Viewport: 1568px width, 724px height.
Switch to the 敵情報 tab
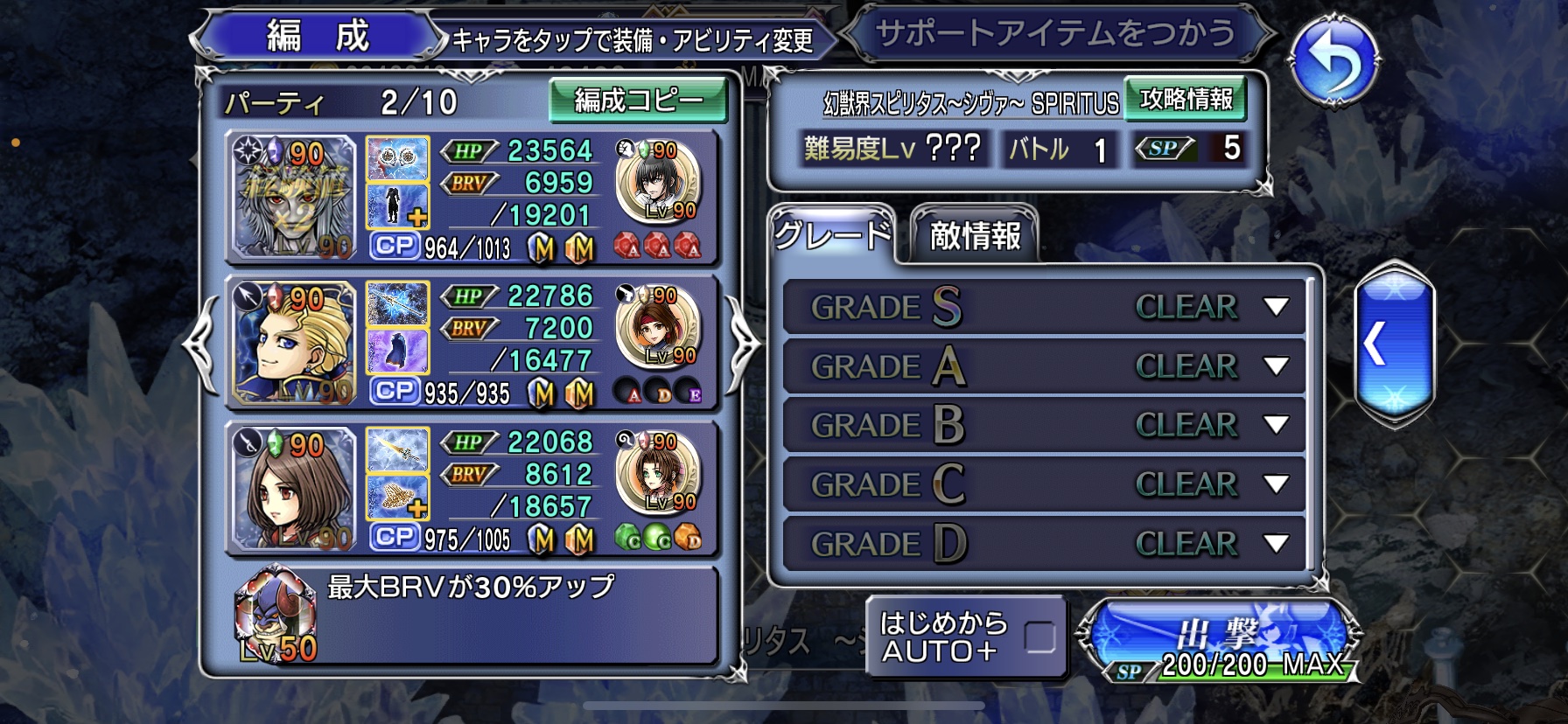(975, 235)
